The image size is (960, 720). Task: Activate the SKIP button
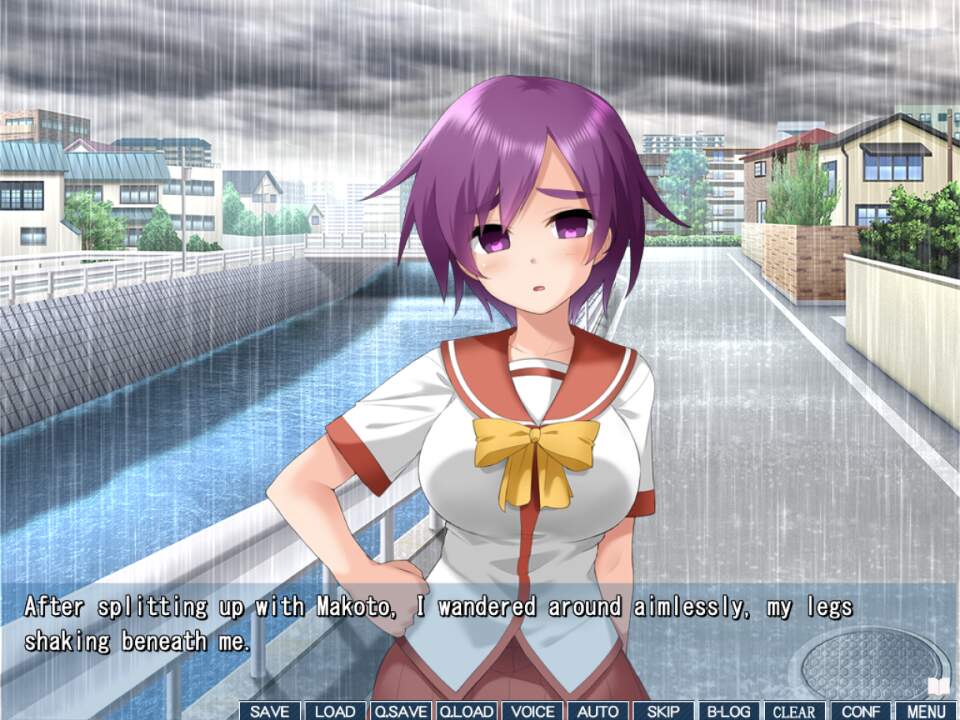pyautogui.click(x=663, y=711)
